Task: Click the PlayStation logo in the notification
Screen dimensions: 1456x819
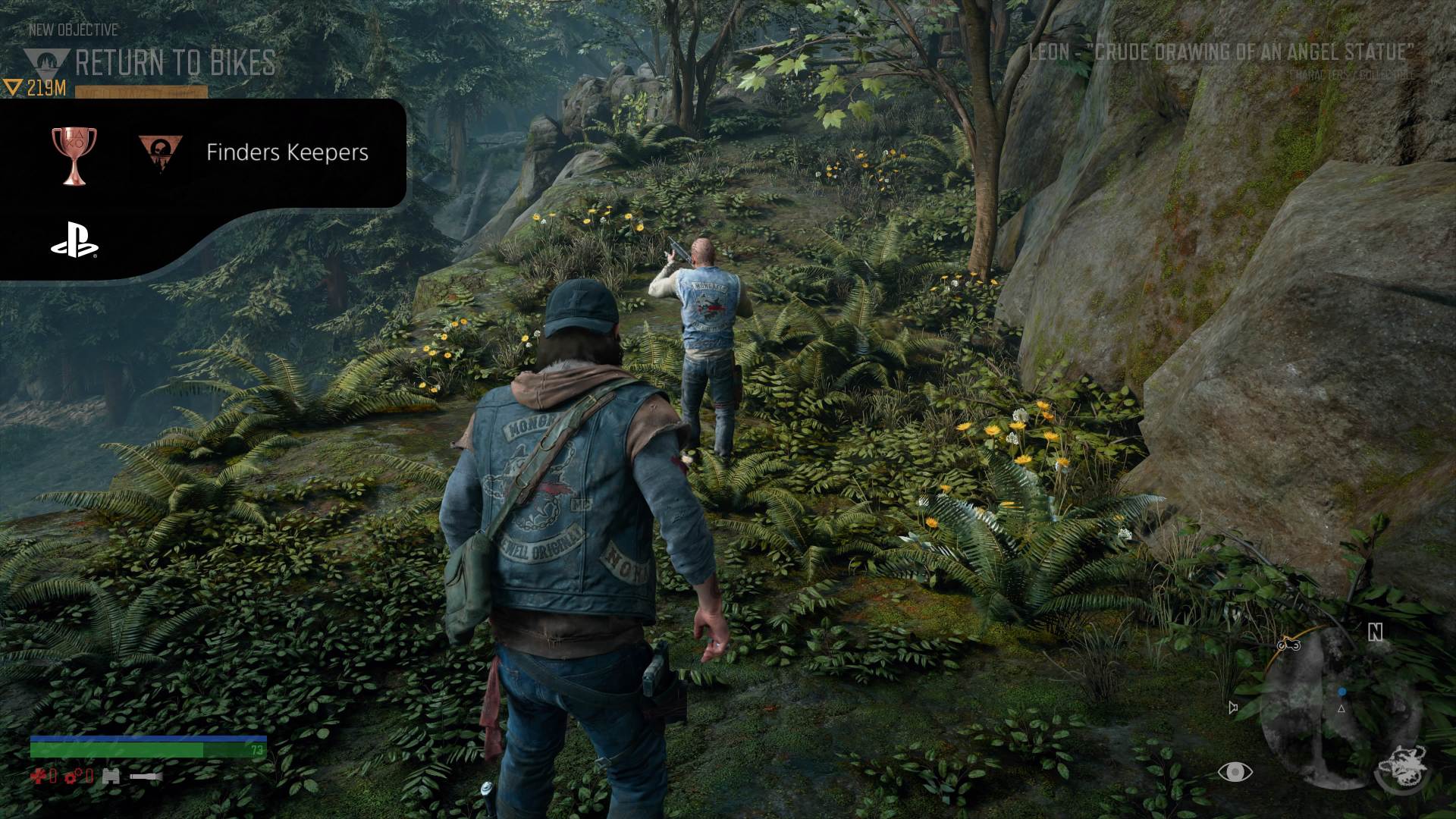Action: point(74,240)
